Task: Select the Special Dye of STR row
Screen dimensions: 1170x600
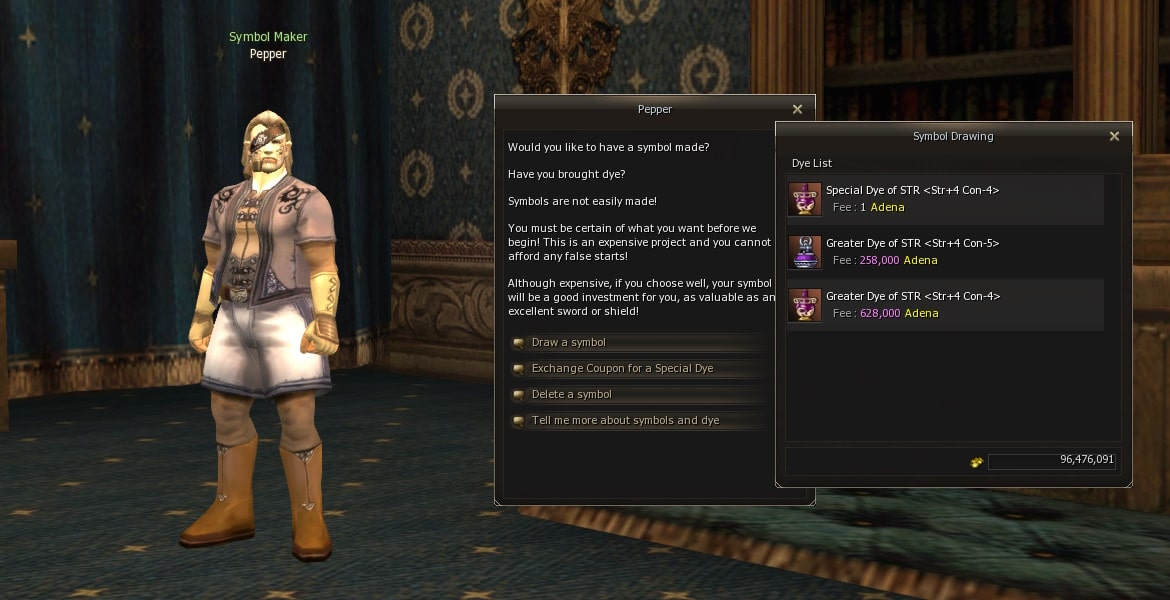Action: (944, 199)
